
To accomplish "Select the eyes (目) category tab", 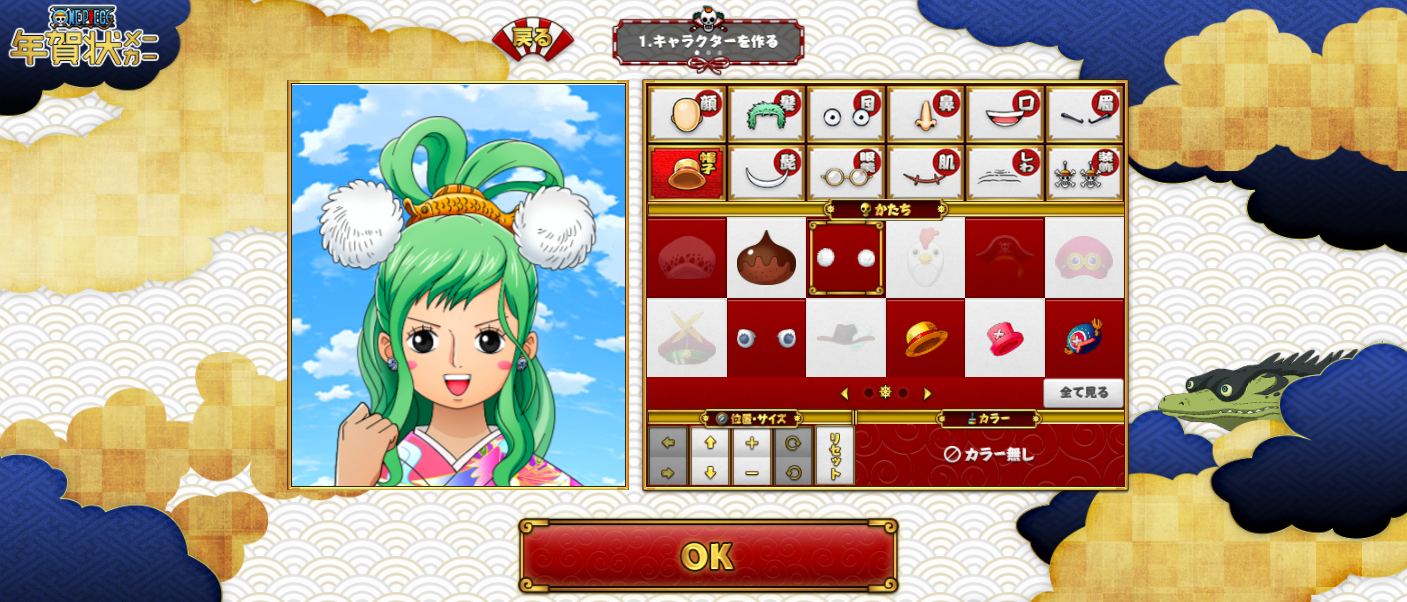I will coord(846,114).
